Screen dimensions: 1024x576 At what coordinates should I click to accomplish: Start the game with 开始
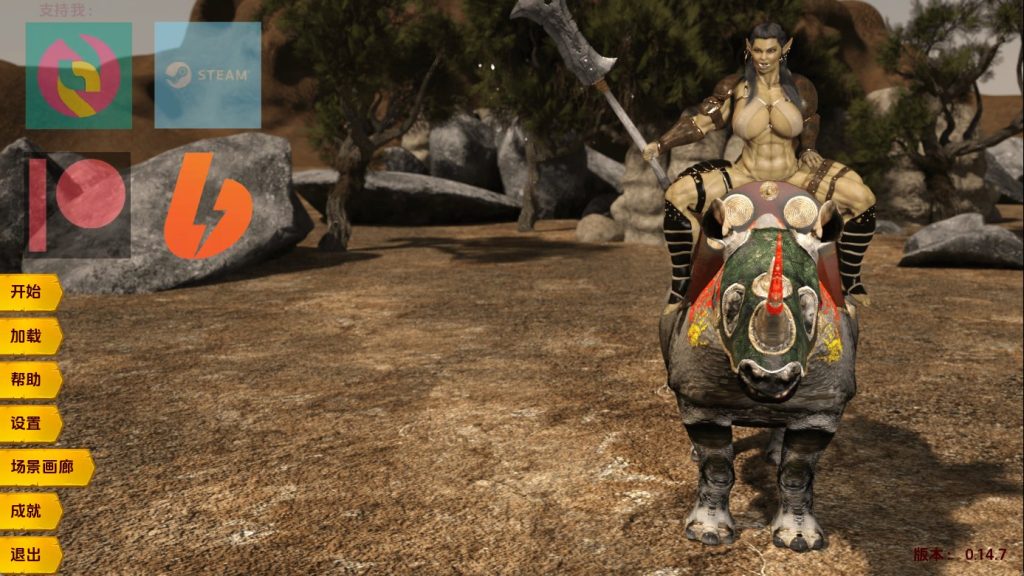pyautogui.click(x=29, y=293)
